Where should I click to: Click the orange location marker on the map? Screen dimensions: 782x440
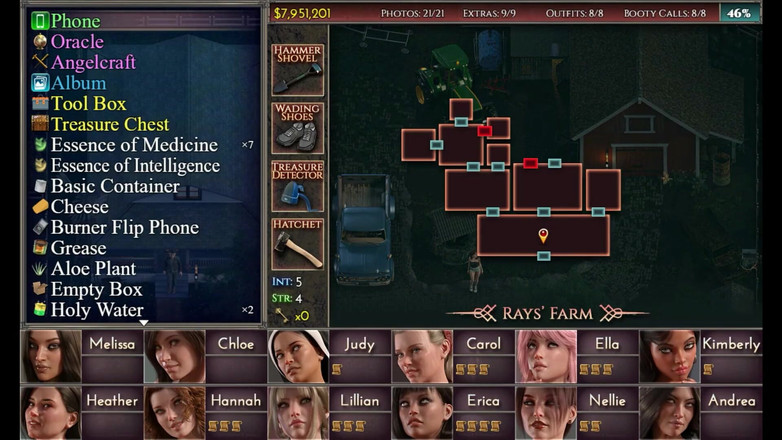coord(543,235)
